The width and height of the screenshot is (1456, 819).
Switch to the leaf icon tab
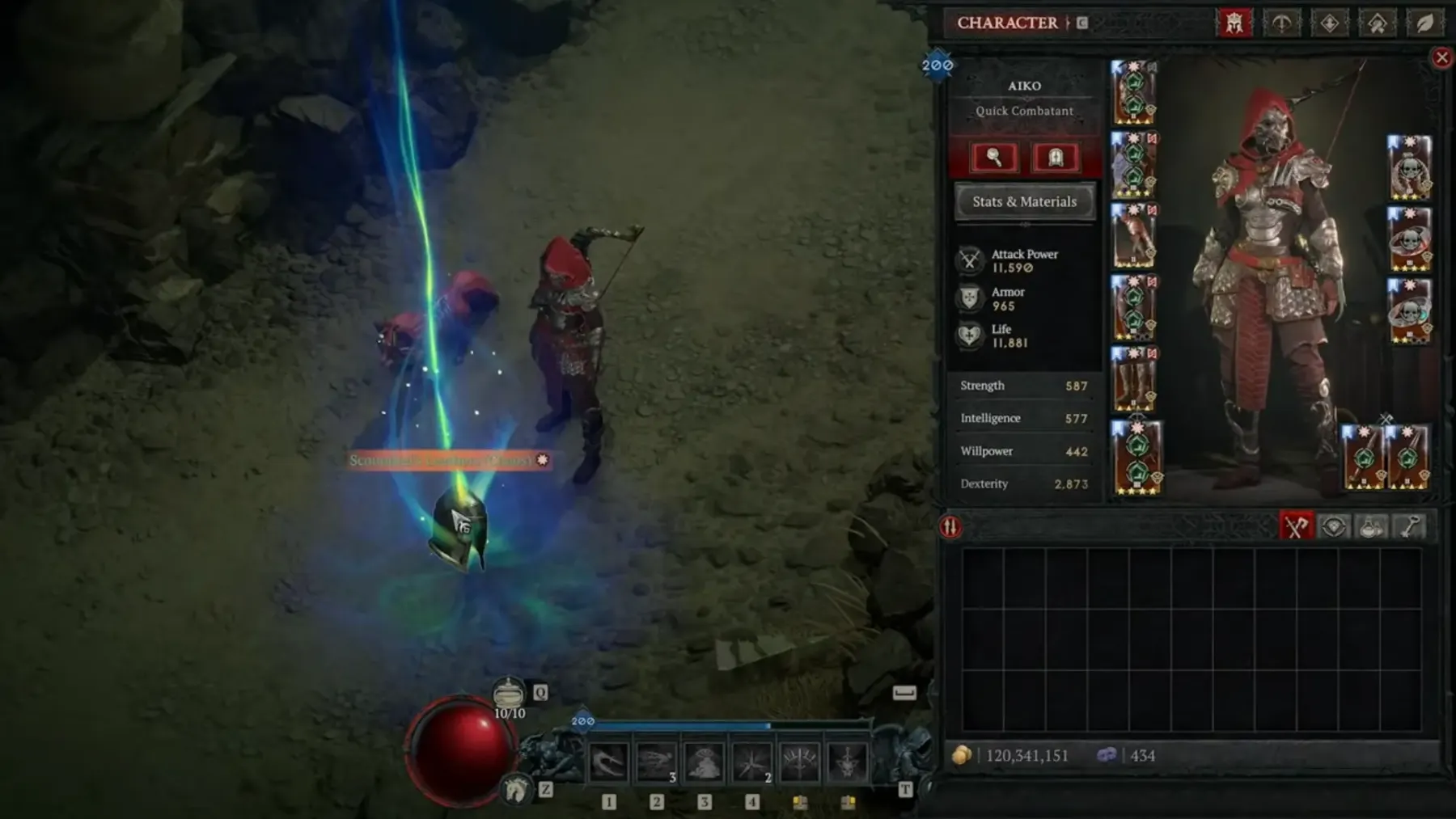1424,23
